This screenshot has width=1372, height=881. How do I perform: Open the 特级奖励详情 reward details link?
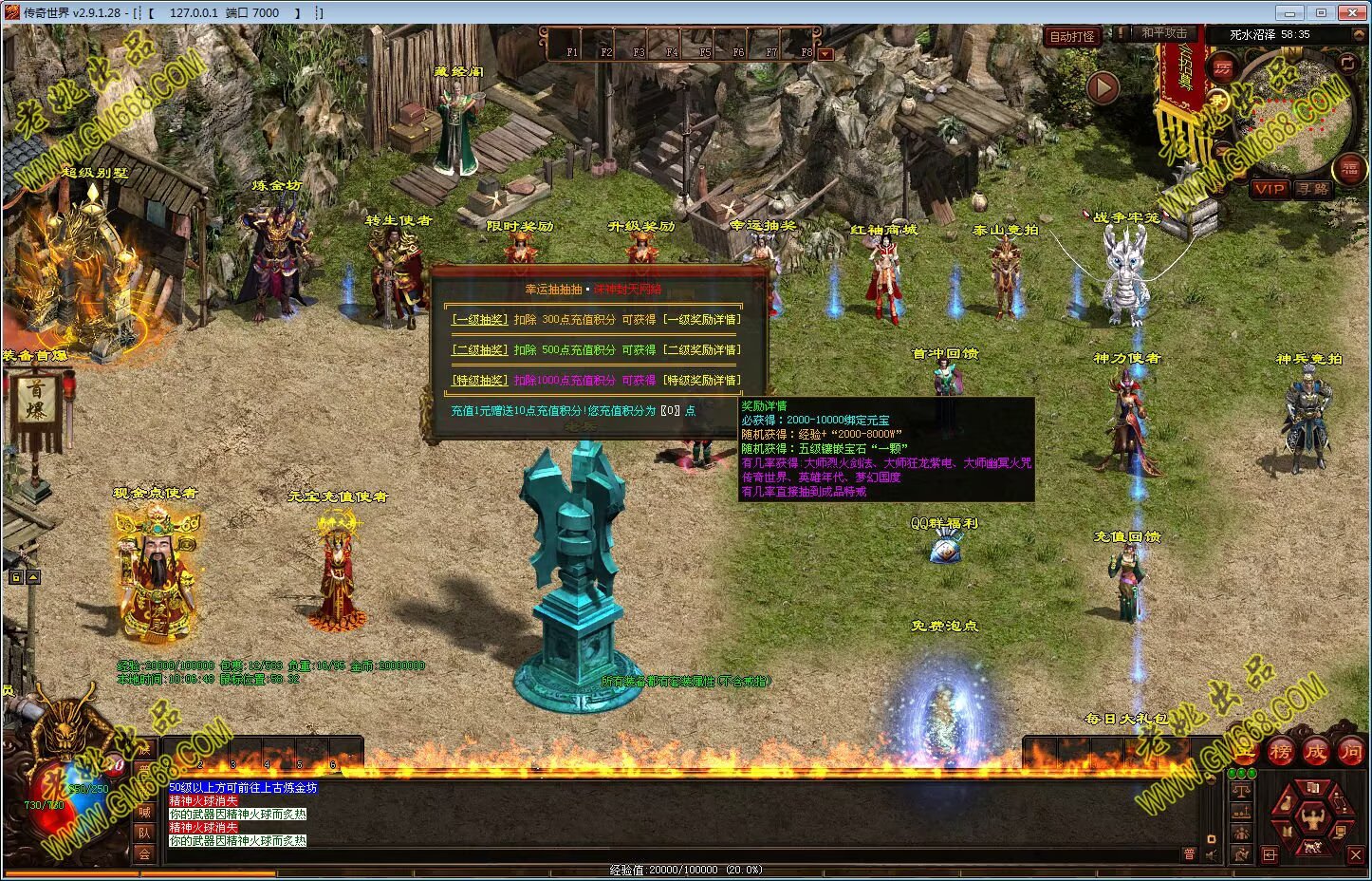pos(701,381)
